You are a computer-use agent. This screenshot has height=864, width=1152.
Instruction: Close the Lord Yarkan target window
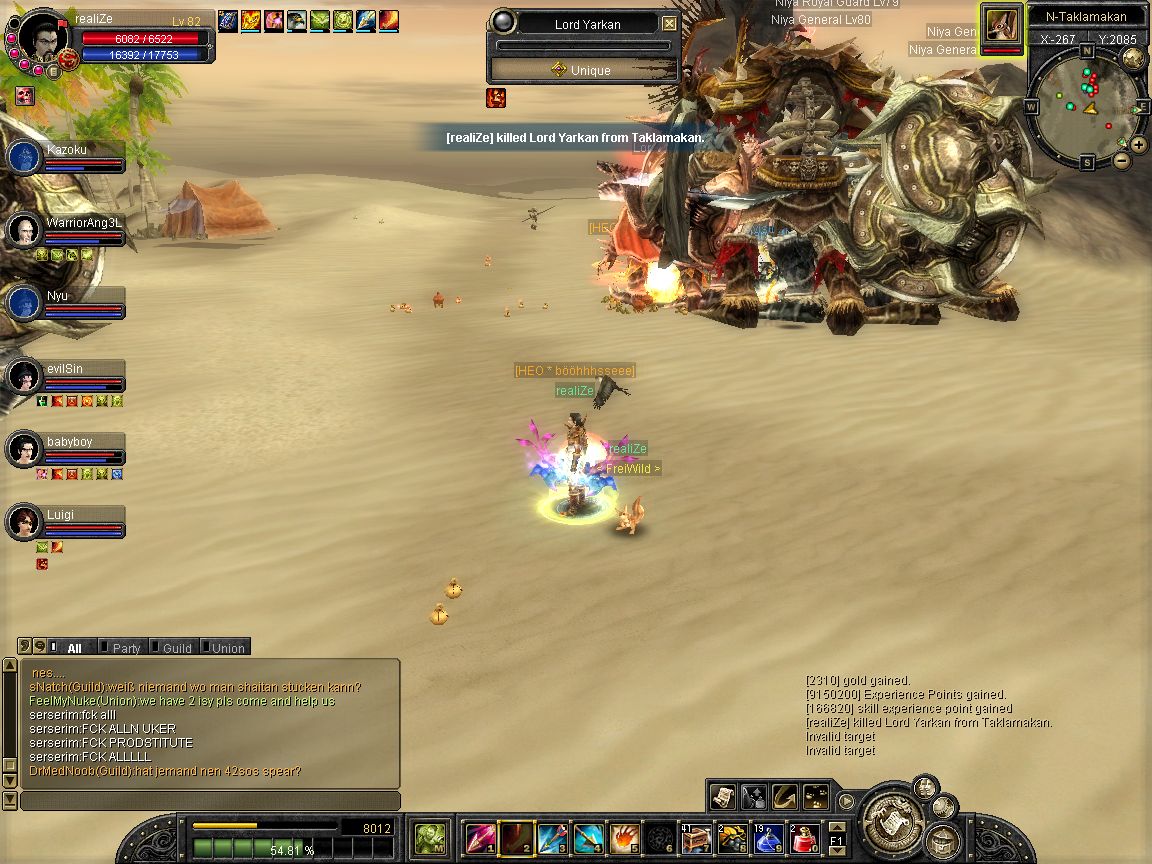(x=669, y=24)
